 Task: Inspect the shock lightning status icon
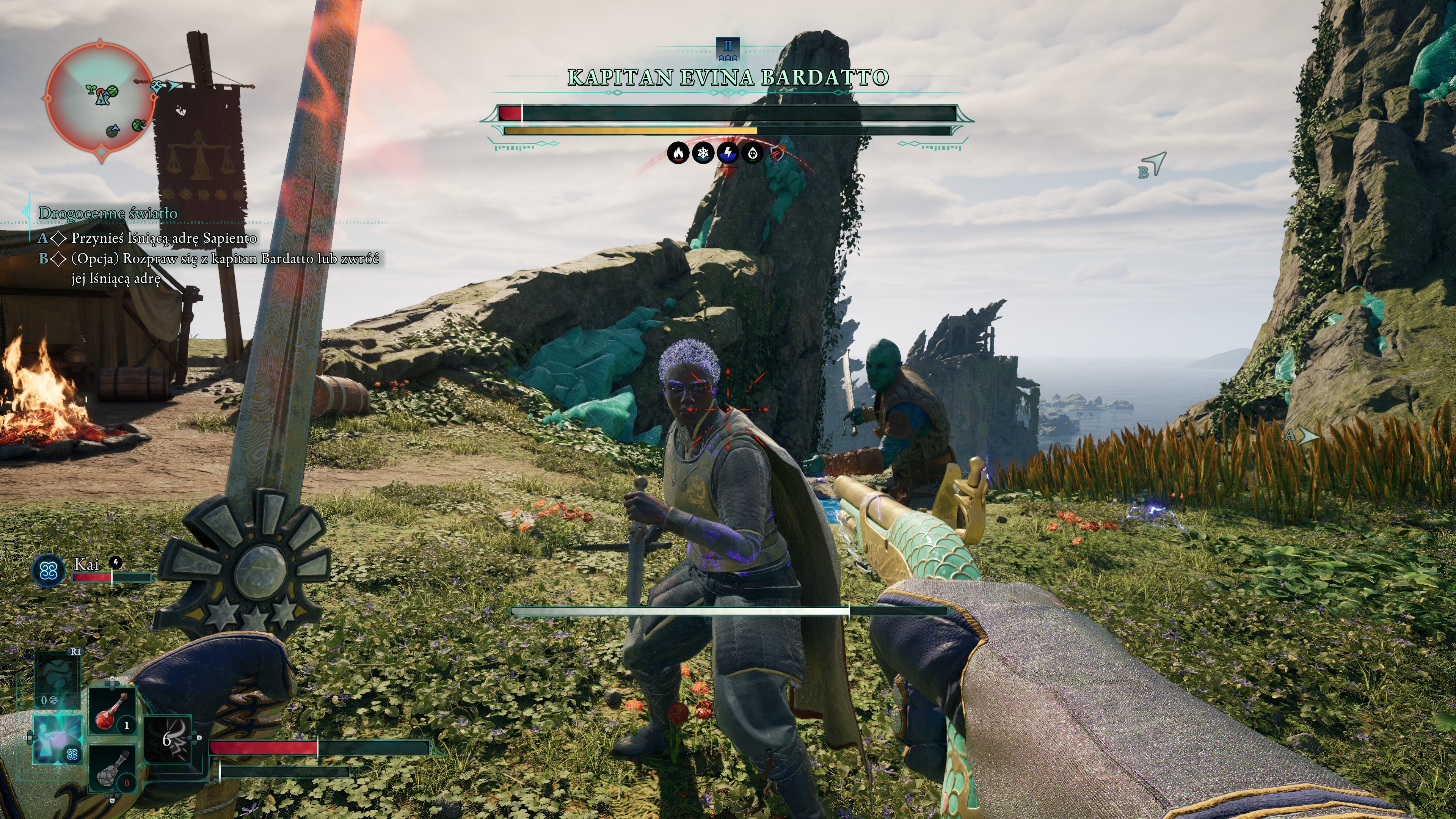point(728,153)
